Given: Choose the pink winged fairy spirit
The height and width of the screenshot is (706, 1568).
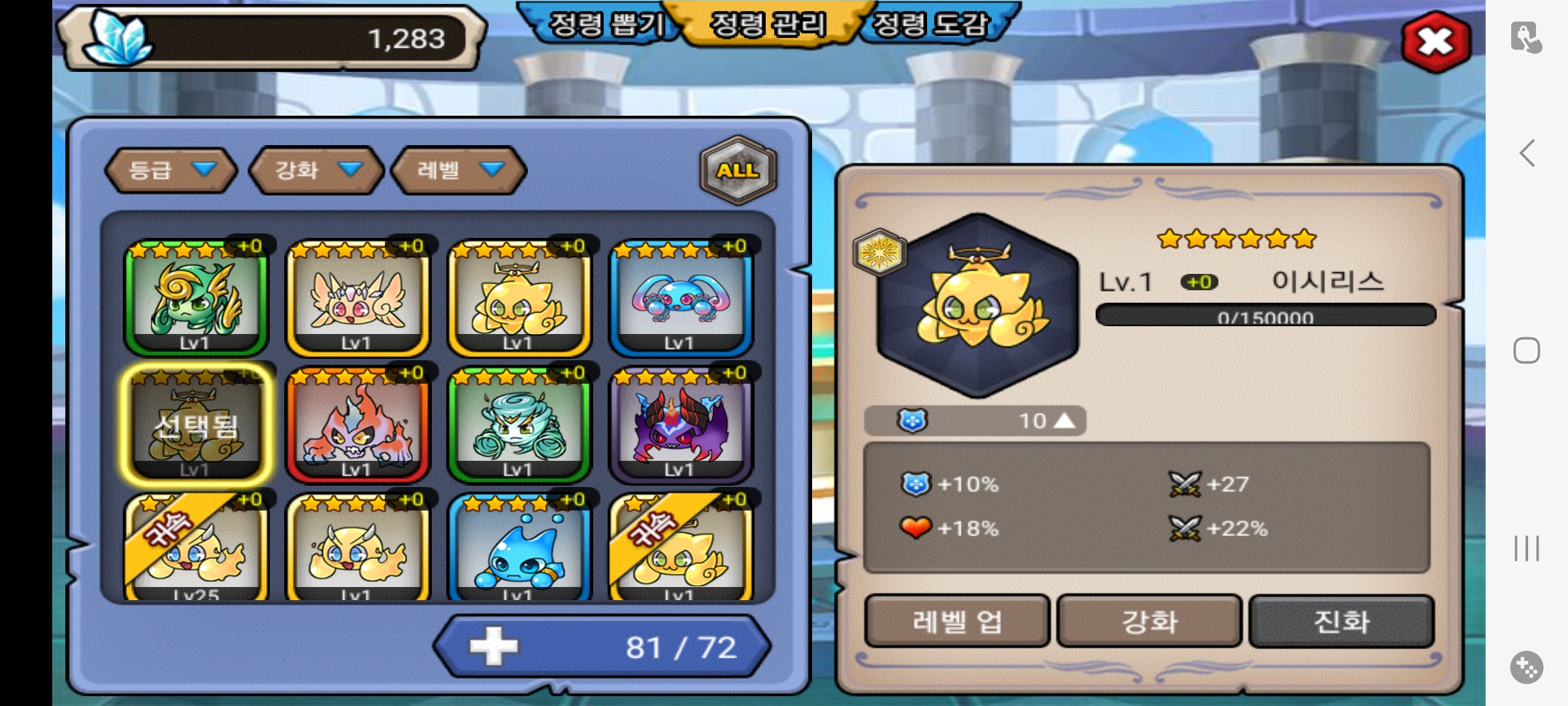Looking at the screenshot, I should tap(357, 297).
